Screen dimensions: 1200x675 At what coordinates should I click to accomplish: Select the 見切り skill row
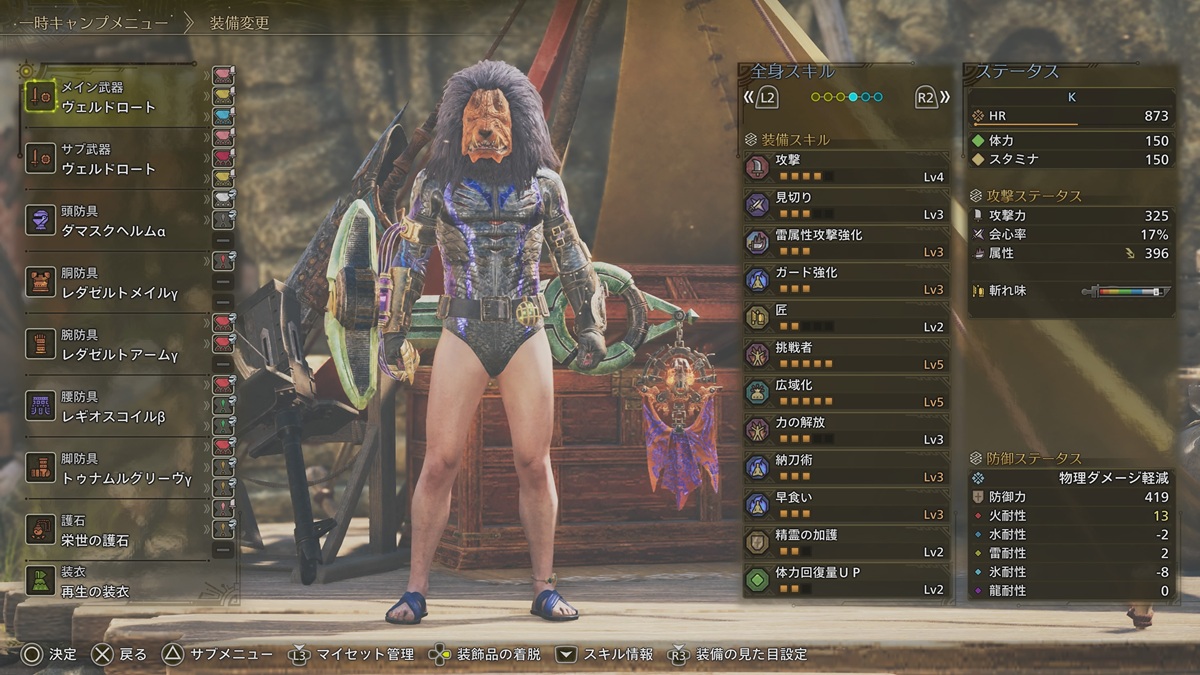845,206
